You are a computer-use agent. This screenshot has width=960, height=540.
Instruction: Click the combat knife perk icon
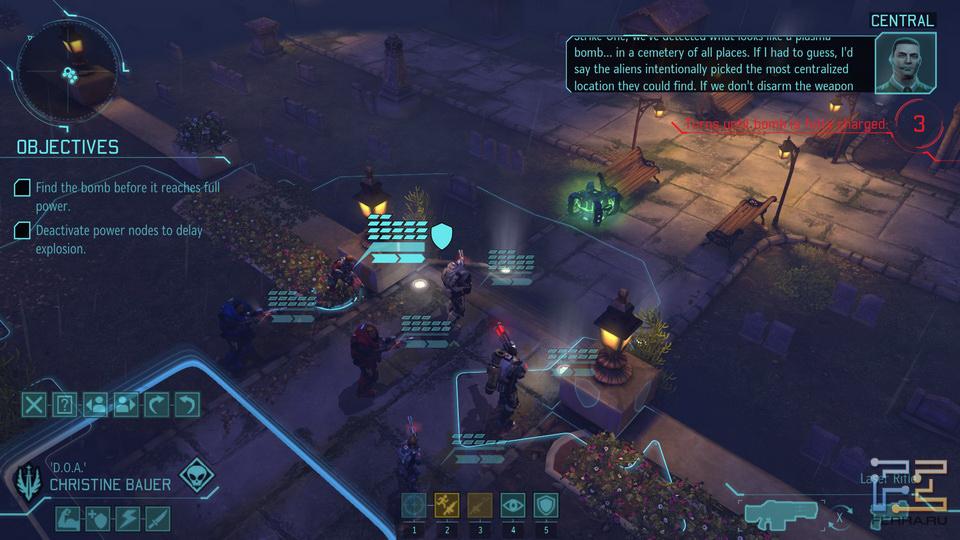158,519
